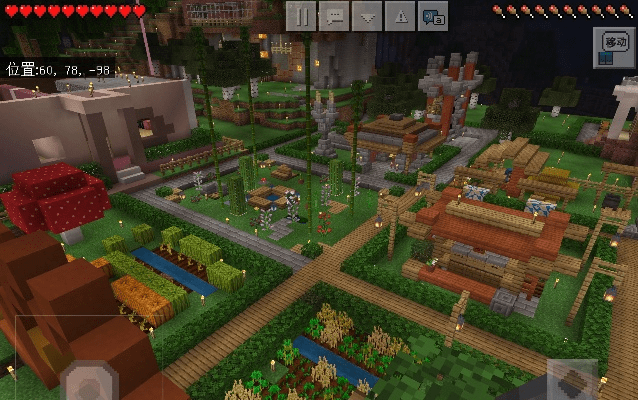Toggle the text-to-speech chat icon

(433, 16)
